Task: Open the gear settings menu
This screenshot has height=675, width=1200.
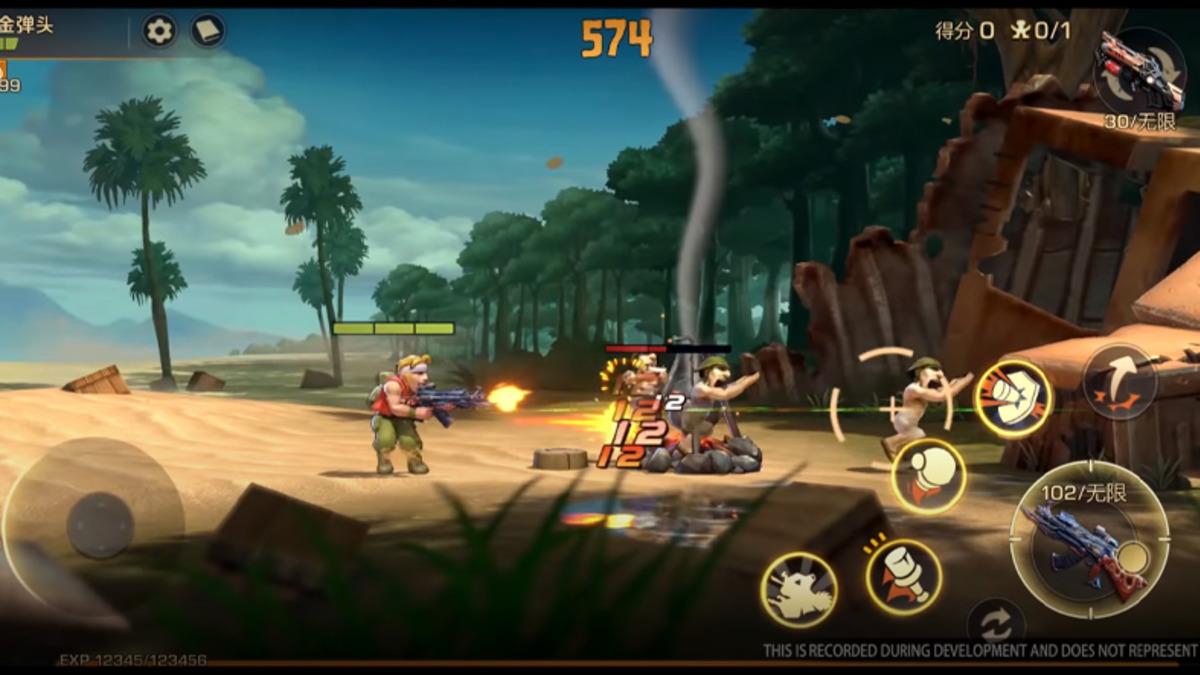Action: (159, 31)
